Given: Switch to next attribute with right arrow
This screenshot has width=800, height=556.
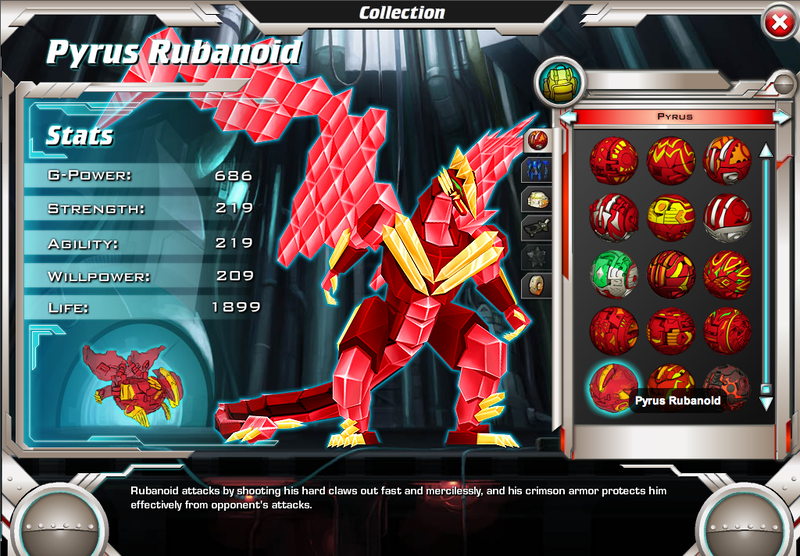Looking at the screenshot, I should click(781, 117).
